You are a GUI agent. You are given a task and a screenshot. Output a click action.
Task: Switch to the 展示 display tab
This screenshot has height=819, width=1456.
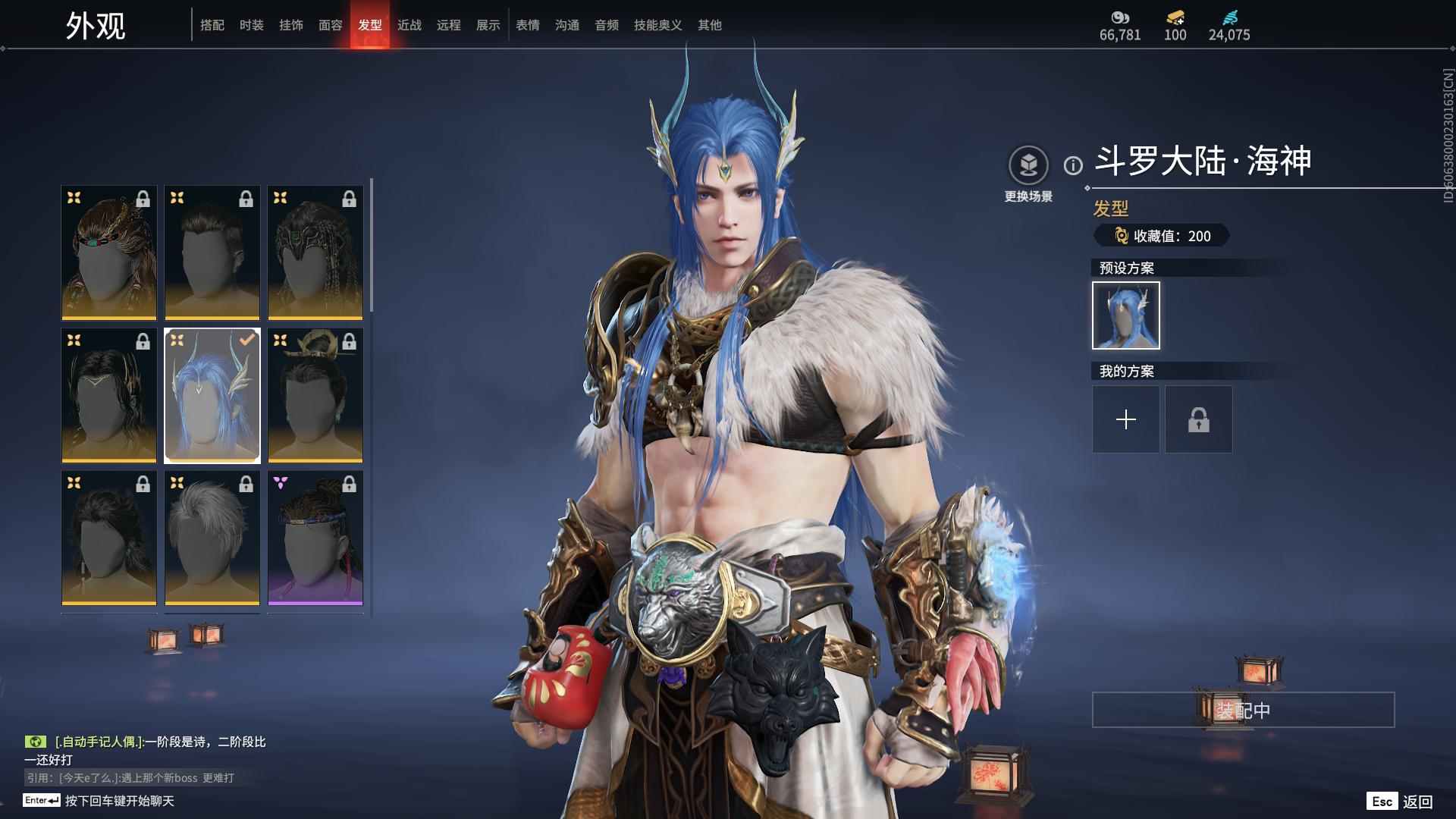(x=488, y=25)
